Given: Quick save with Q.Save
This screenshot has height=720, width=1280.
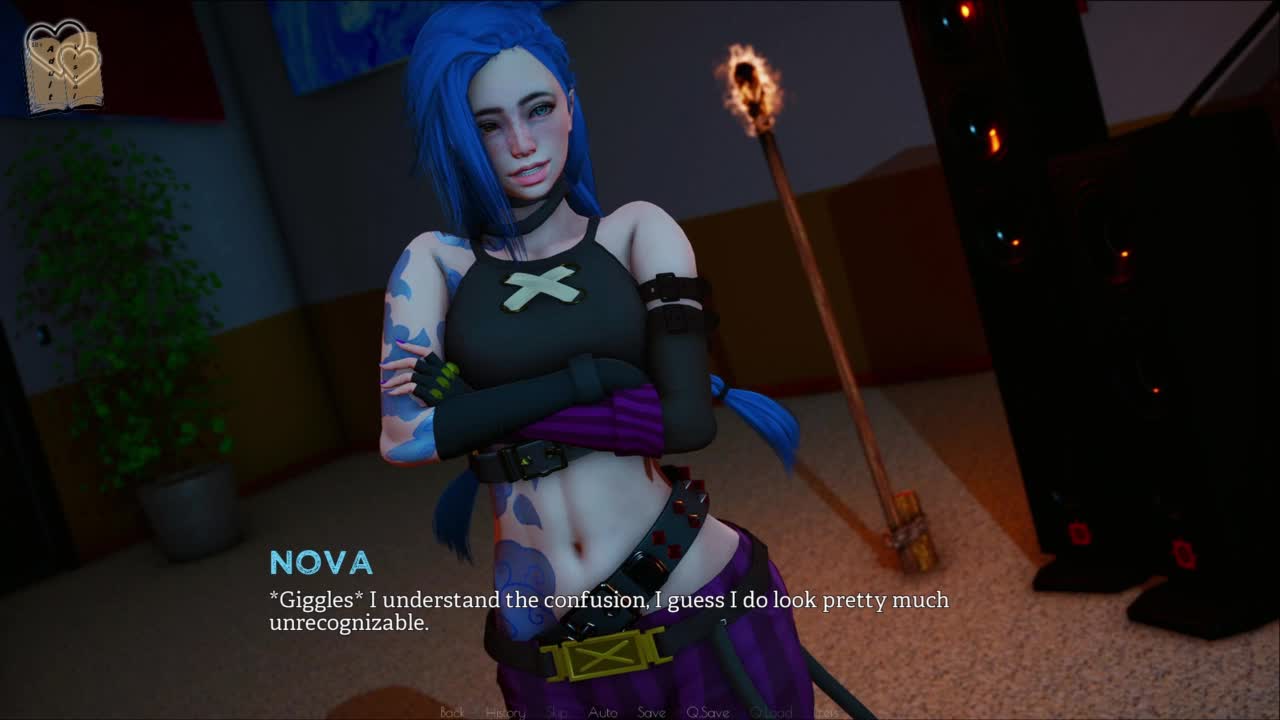Looking at the screenshot, I should 708,712.
